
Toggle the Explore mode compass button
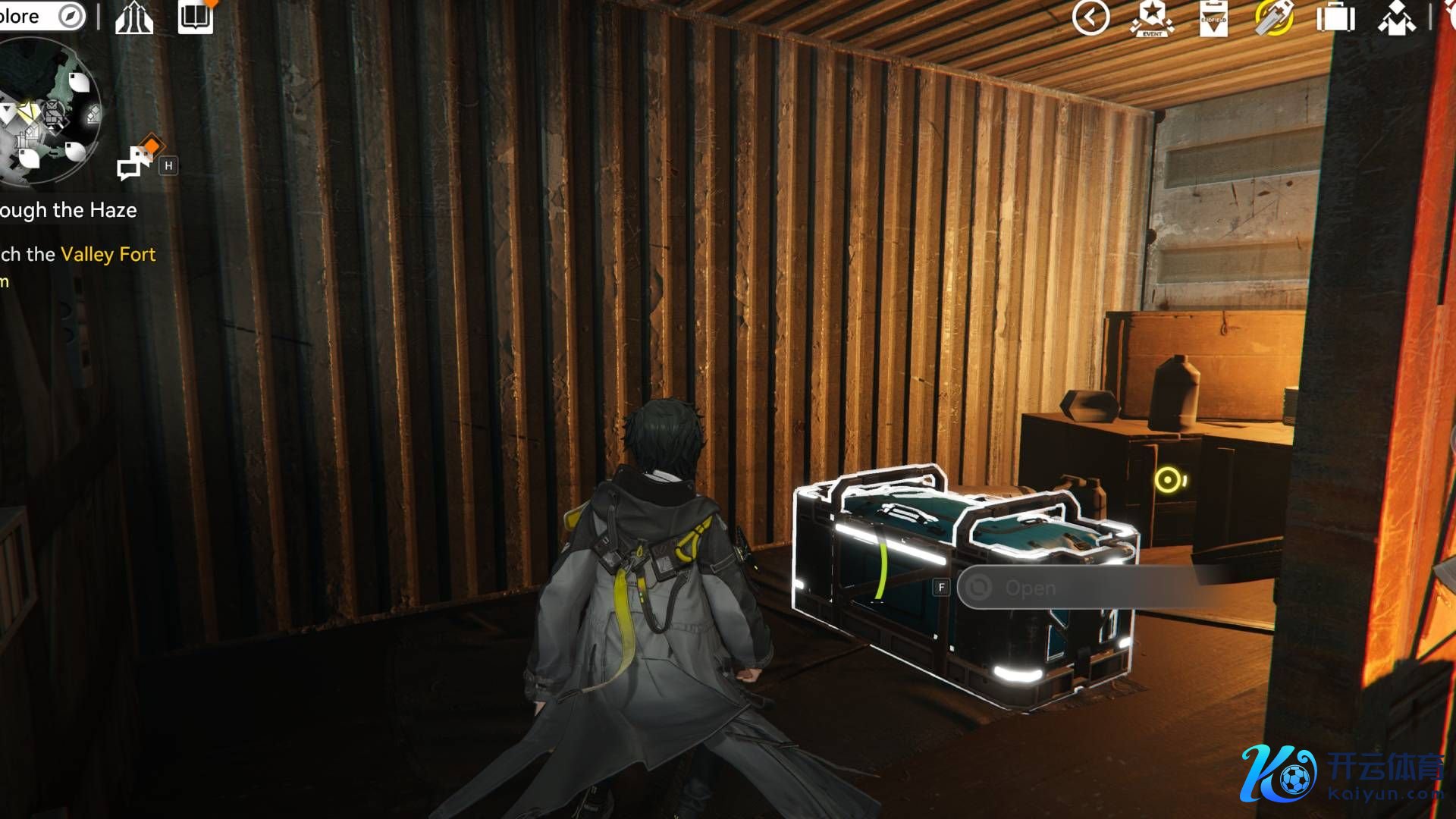(71, 16)
